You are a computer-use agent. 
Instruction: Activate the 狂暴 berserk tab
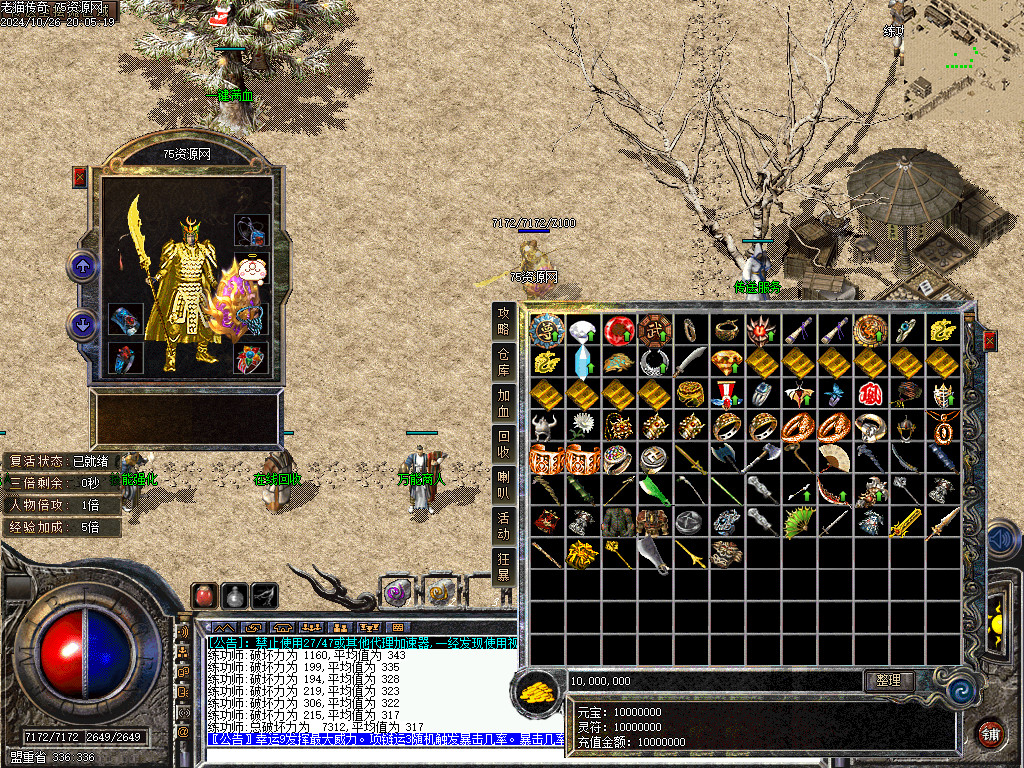click(504, 567)
